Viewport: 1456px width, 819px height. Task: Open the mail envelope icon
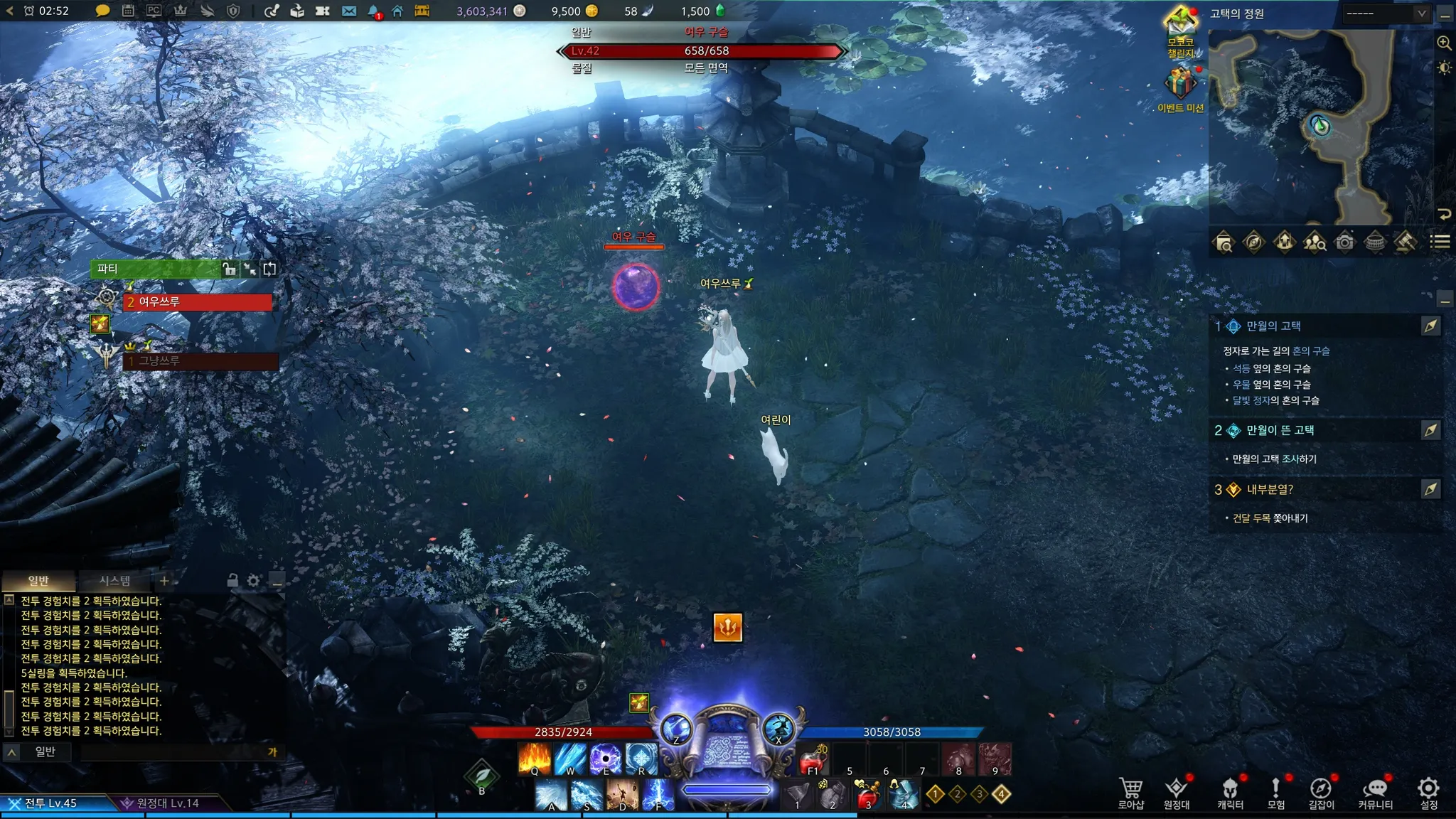348,11
